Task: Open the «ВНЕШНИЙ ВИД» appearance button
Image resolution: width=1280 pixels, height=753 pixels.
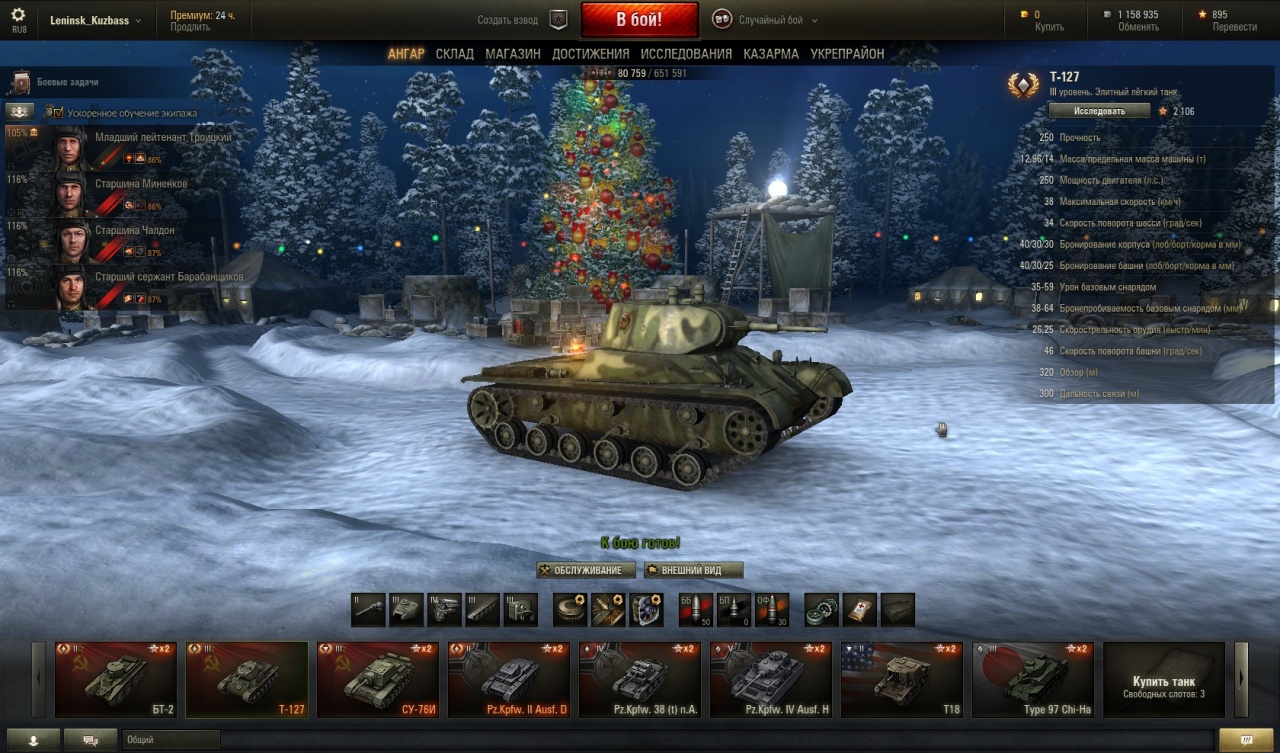Action: coord(694,570)
